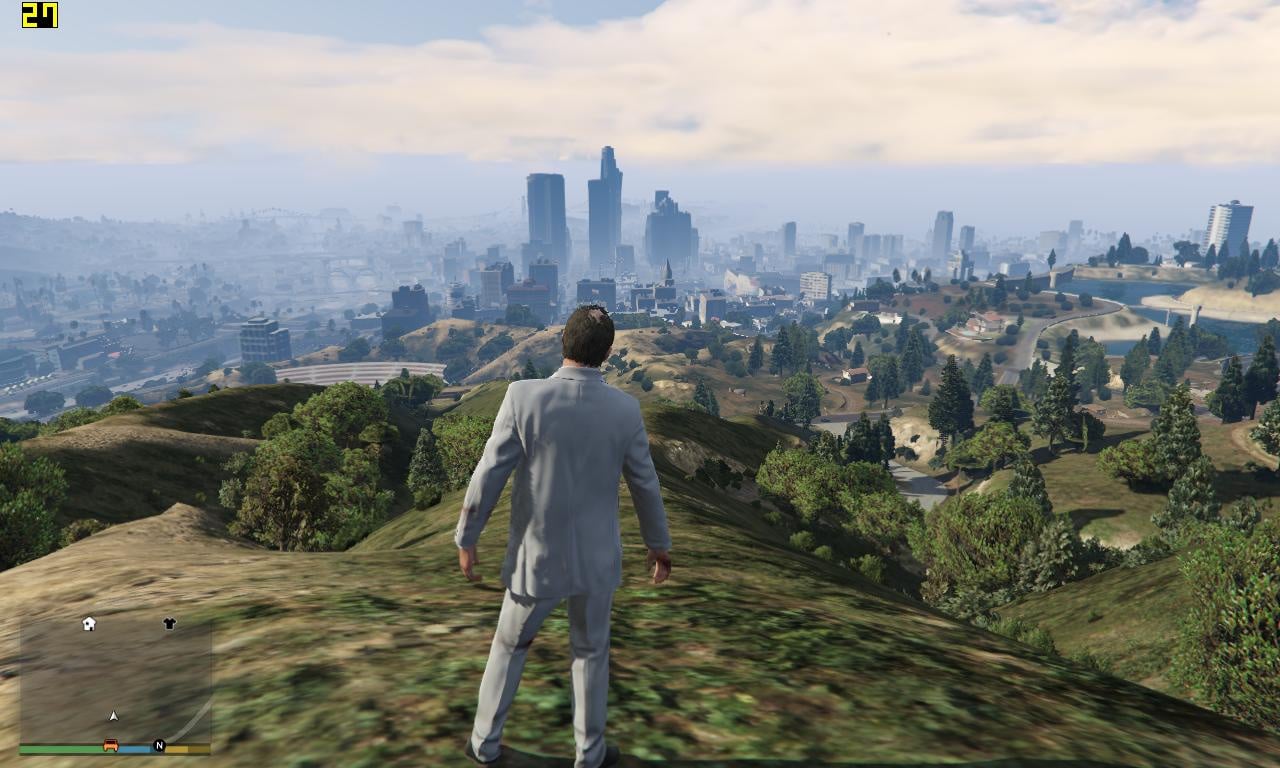The height and width of the screenshot is (768, 1280).
Task: Select the safehouse marker on the minimap
Action: (x=89, y=624)
